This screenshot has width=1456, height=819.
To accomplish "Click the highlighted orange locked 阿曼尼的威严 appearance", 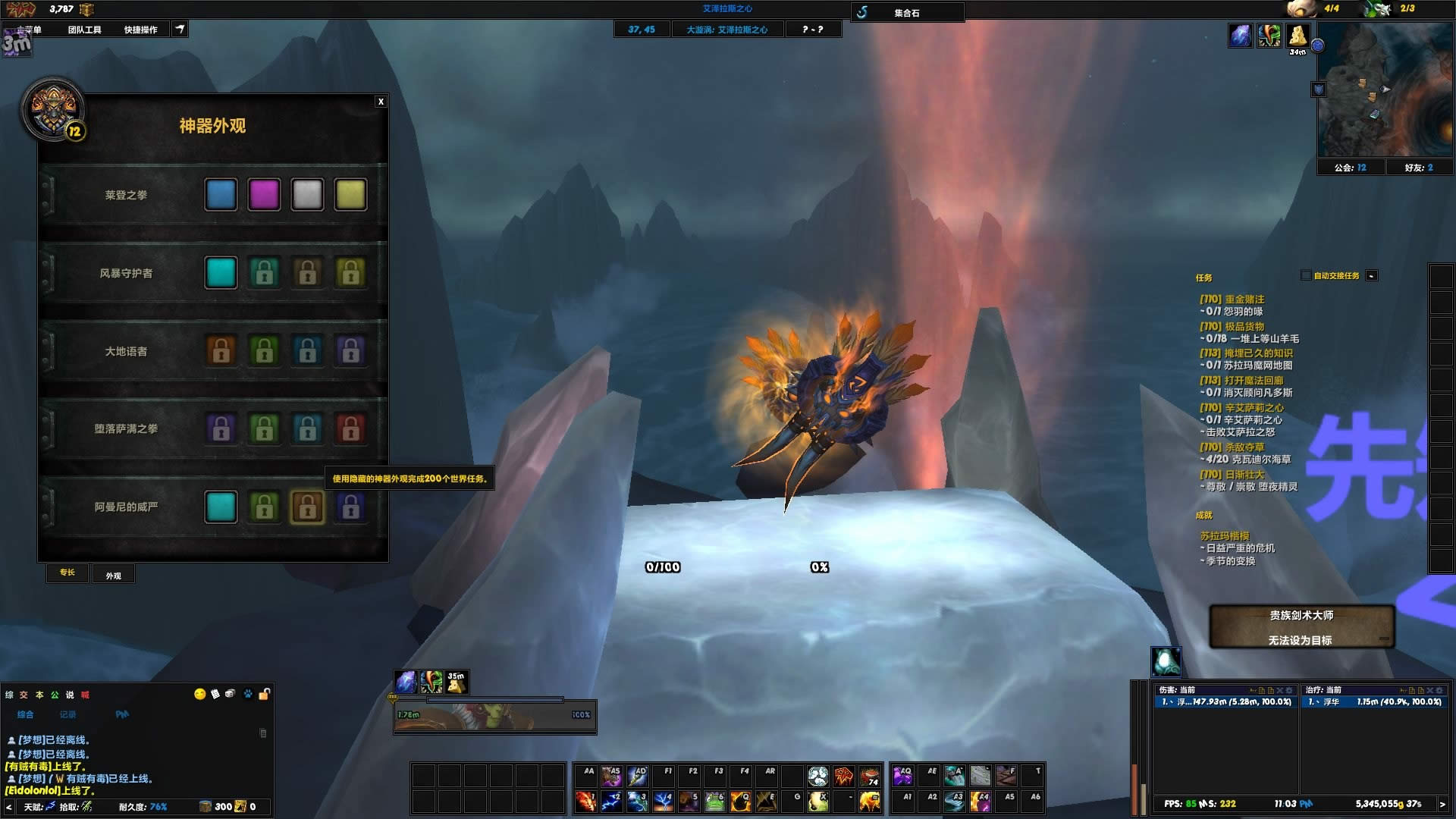I will click(307, 507).
